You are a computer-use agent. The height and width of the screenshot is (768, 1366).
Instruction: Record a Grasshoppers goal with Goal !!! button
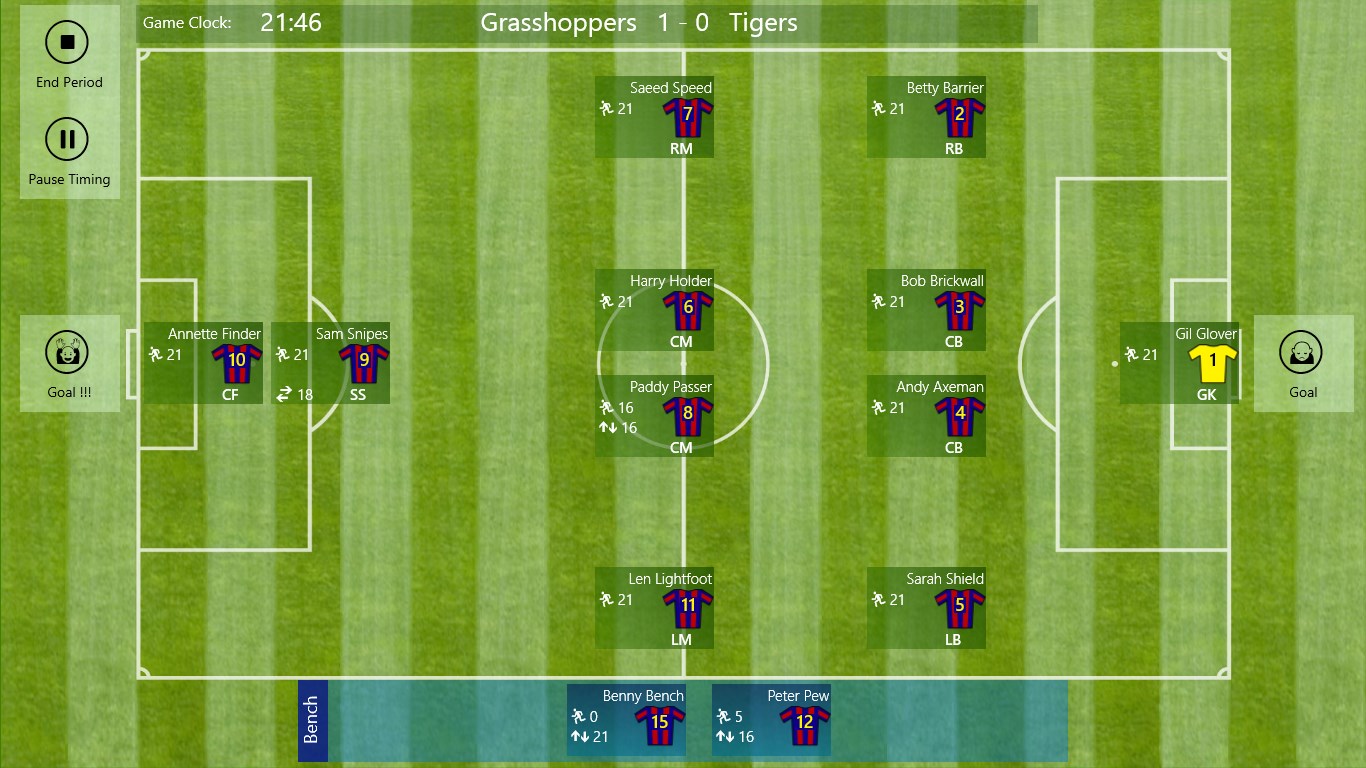coord(68,353)
